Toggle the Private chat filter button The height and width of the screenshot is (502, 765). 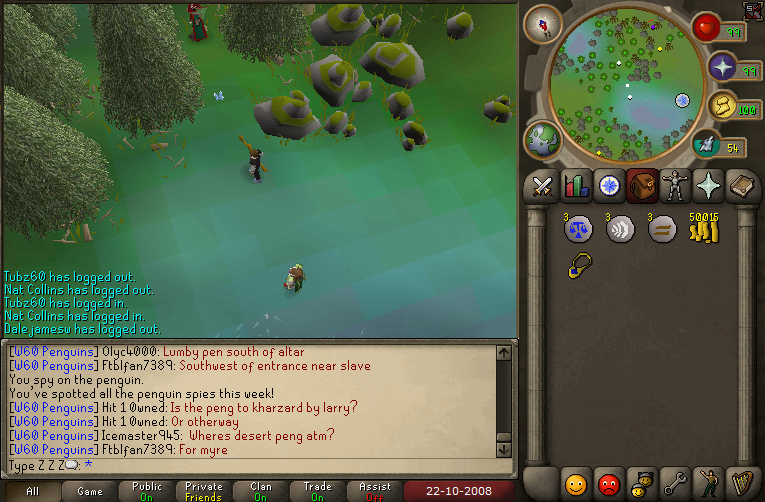[x=204, y=491]
